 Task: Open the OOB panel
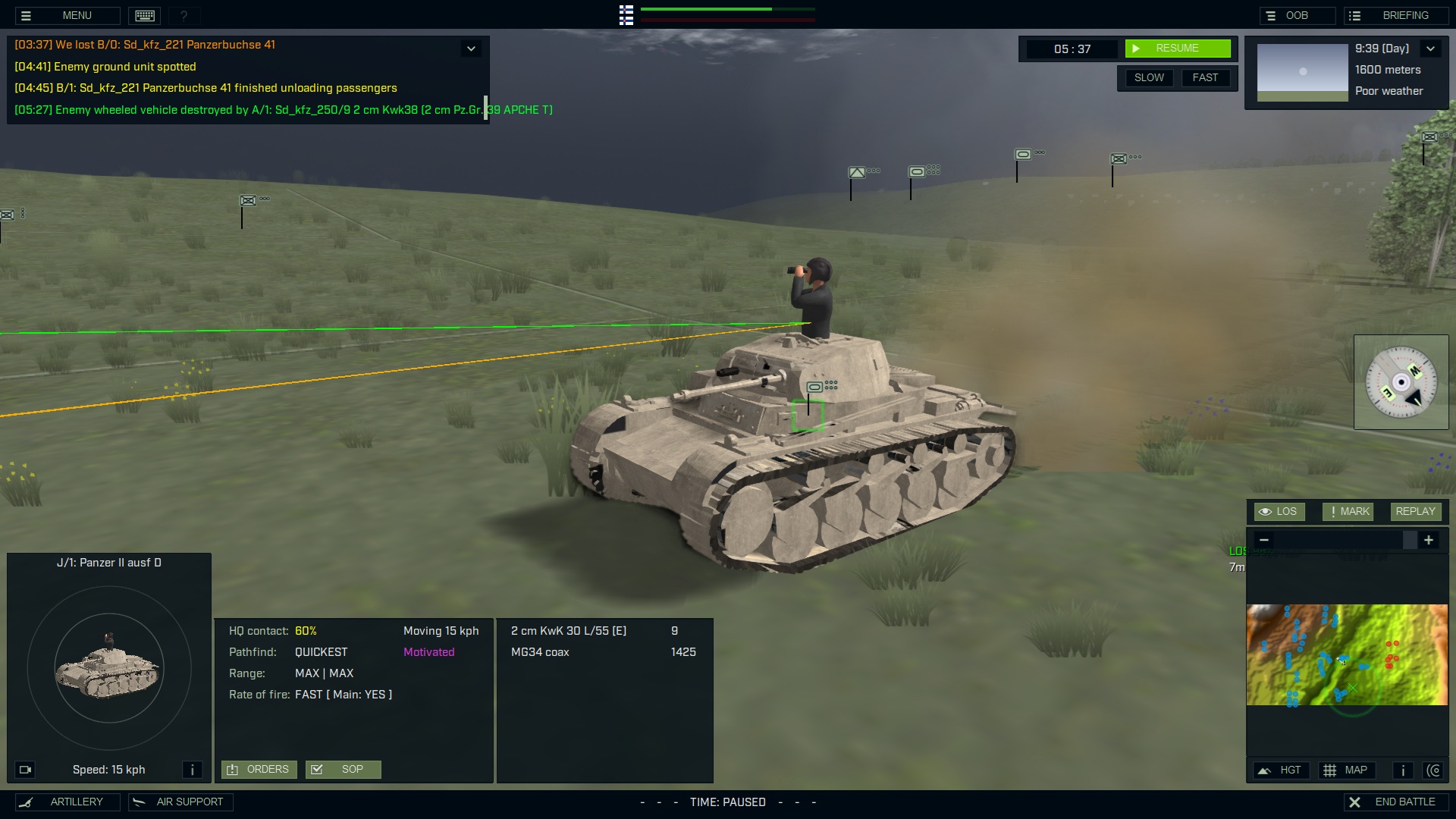[x=1298, y=14]
